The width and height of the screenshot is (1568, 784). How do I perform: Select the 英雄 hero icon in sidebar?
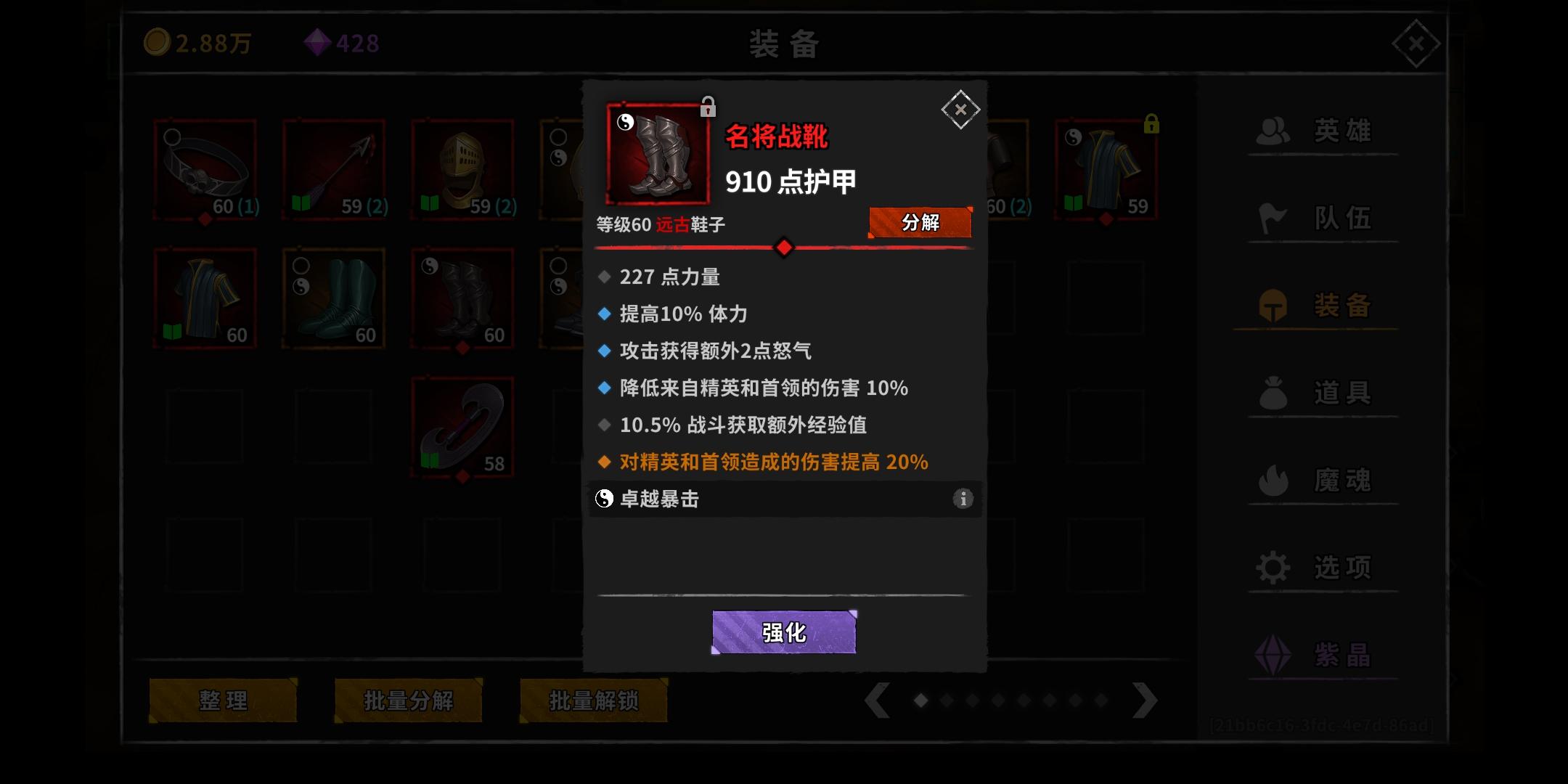click(1273, 131)
